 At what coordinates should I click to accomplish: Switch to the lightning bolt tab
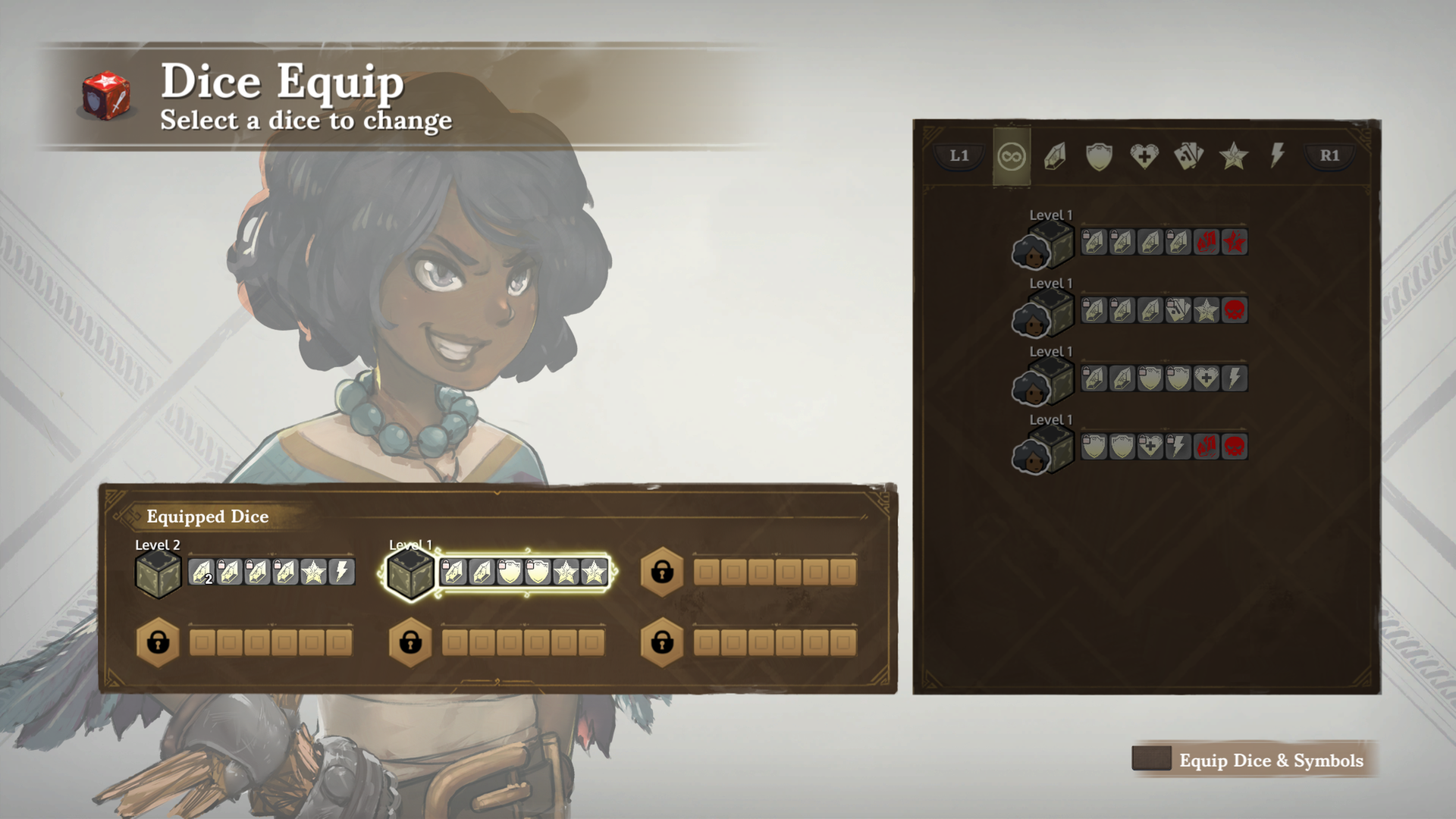(x=1278, y=155)
